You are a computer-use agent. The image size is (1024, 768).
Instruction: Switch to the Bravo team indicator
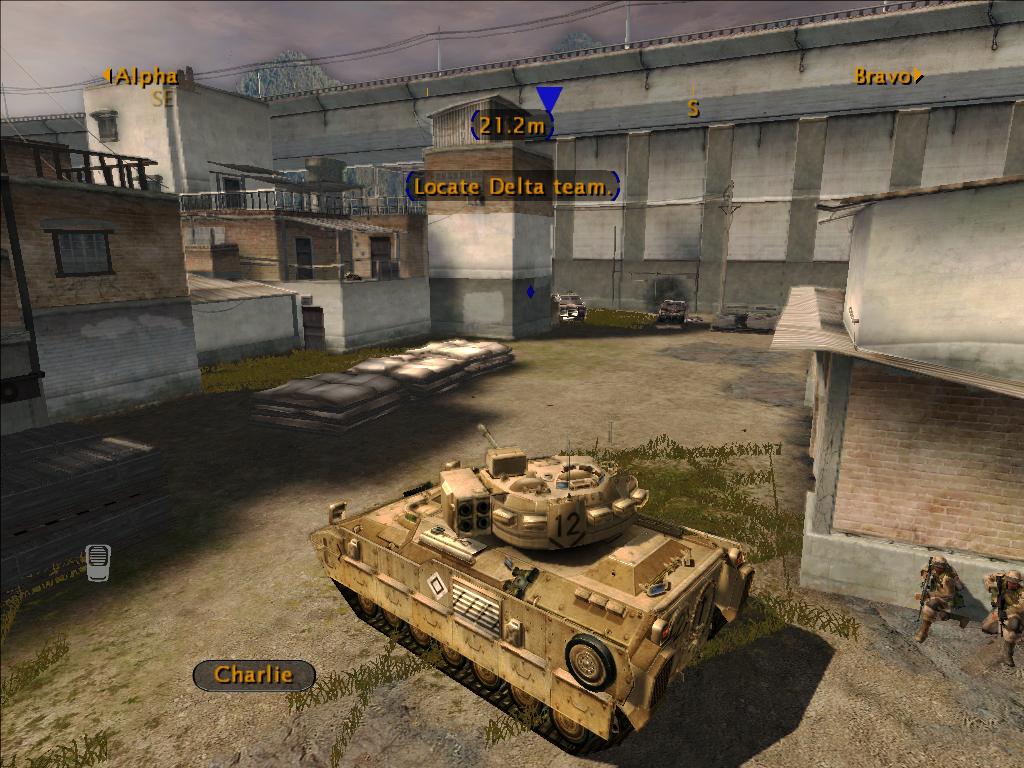887,76
